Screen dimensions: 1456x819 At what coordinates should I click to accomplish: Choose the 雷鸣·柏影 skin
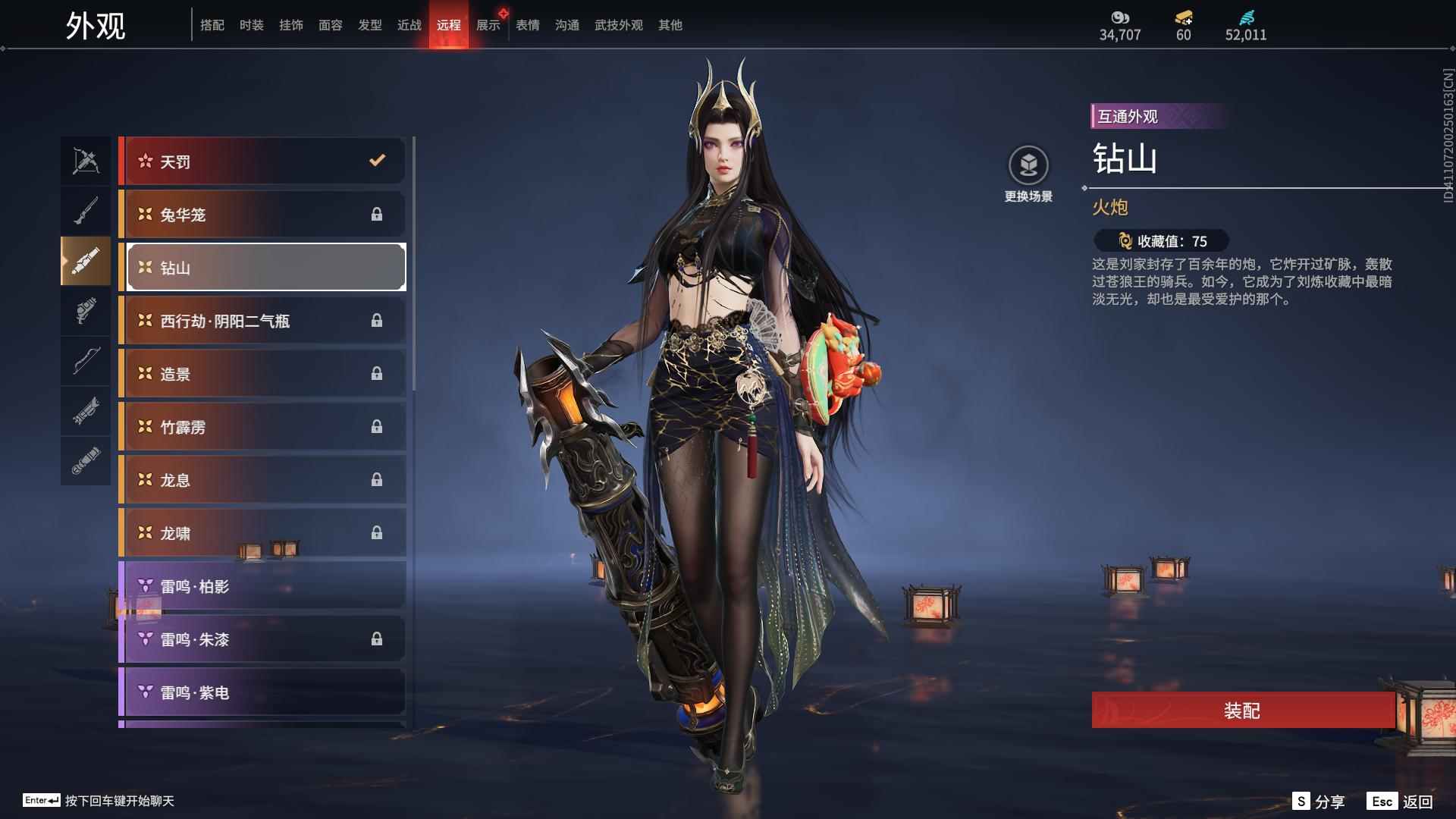[262, 585]
